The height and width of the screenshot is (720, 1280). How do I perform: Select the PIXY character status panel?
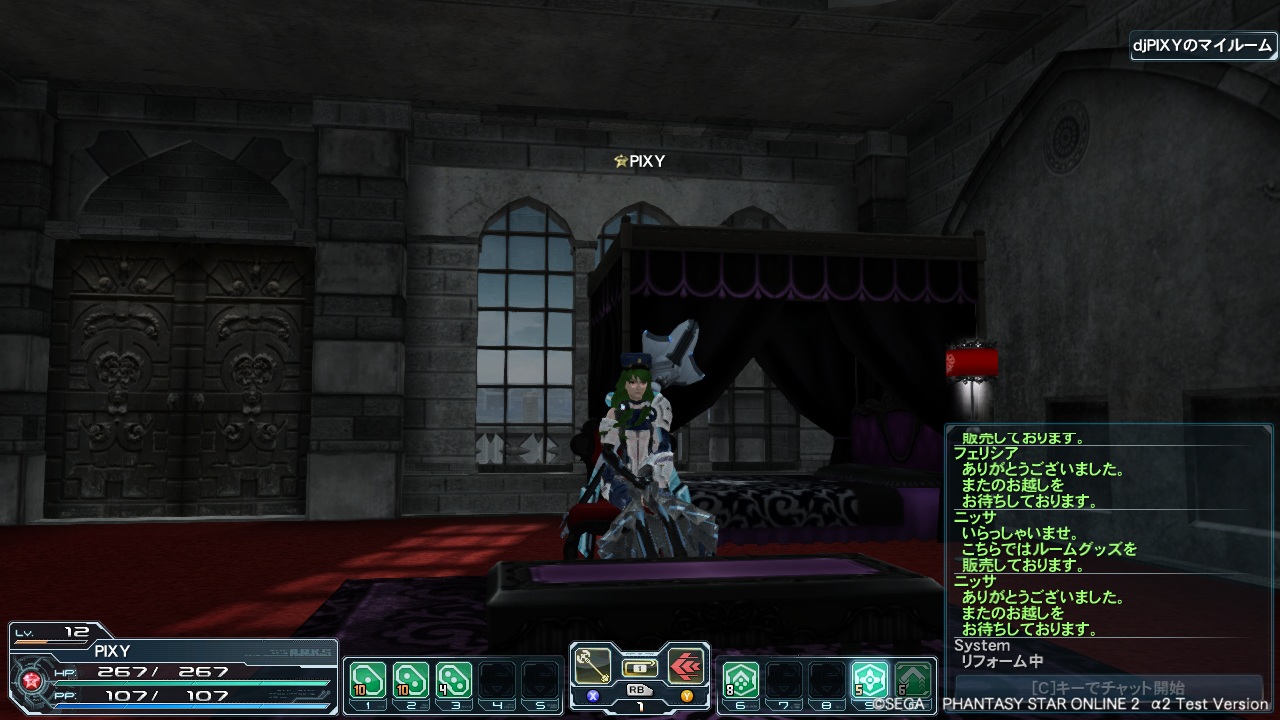[x=170, y=670]
